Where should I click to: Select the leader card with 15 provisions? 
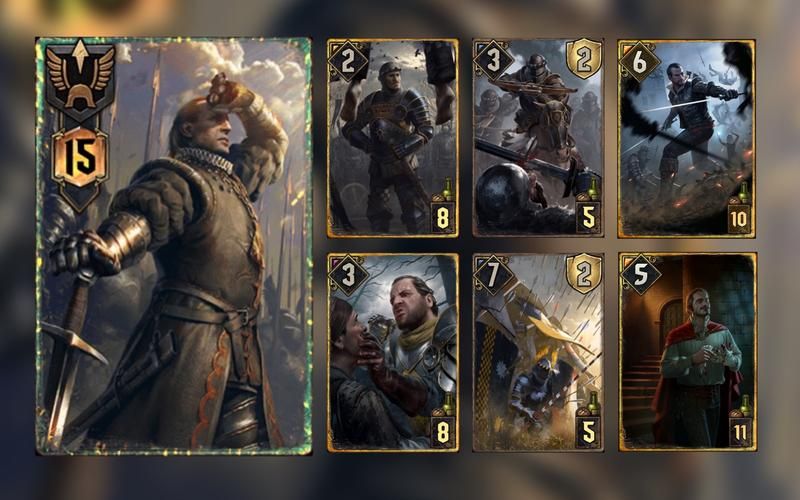(x=174, y=245)
